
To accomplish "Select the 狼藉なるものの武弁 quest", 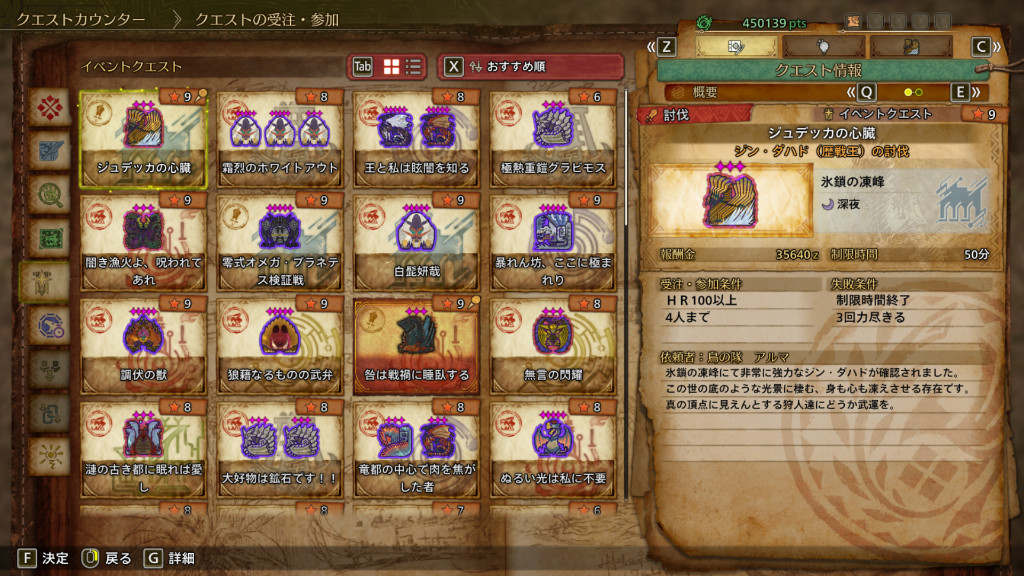I will tap(279, 346).
